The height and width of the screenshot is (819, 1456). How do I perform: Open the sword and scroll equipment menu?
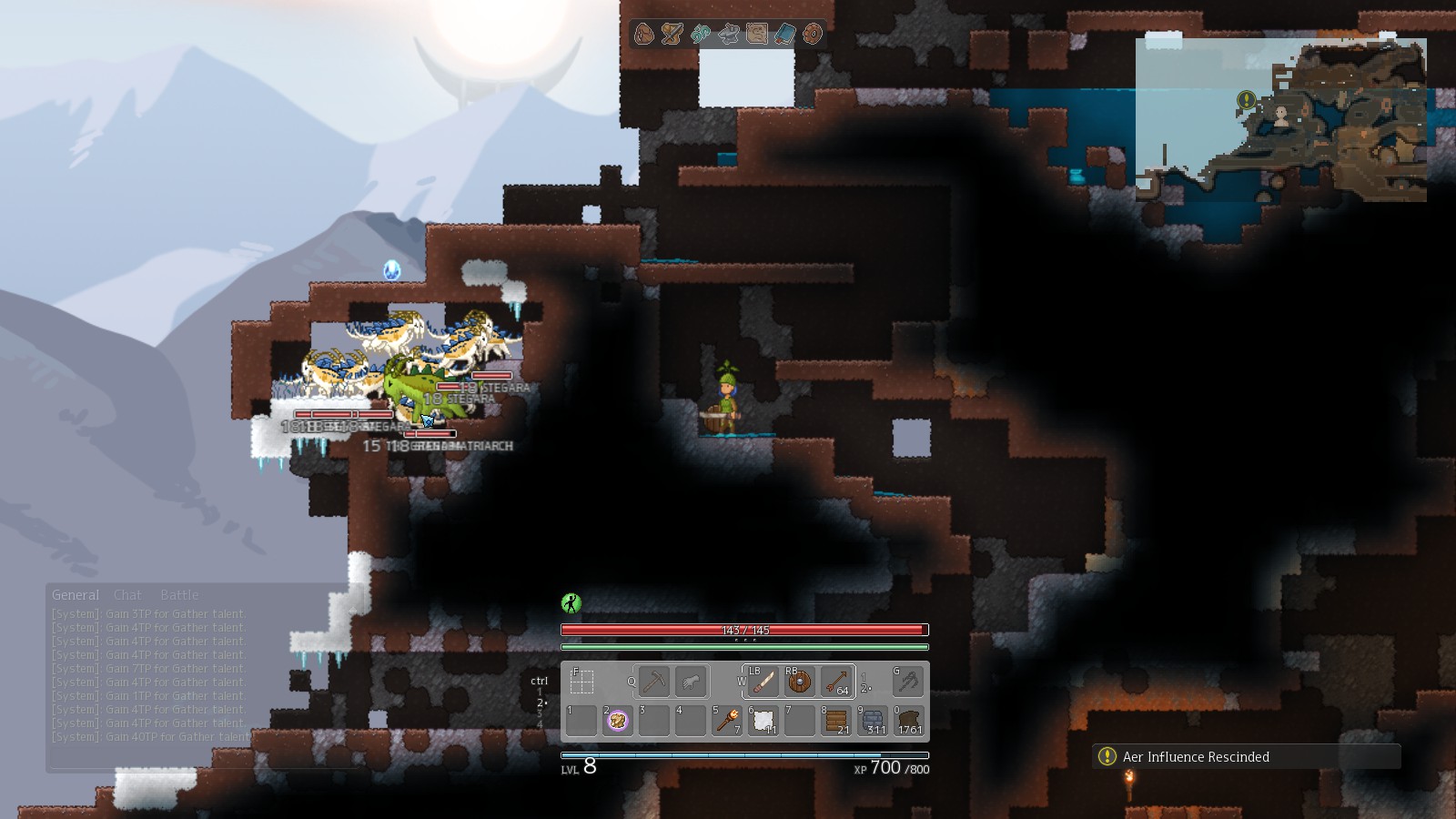tap(672, 35)
